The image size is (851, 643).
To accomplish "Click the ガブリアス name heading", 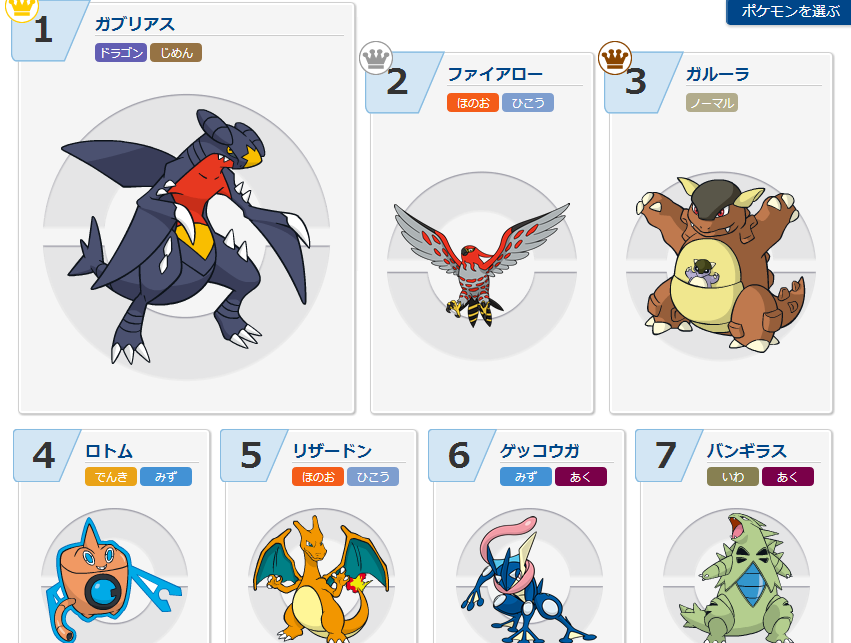I will point(135,24).
